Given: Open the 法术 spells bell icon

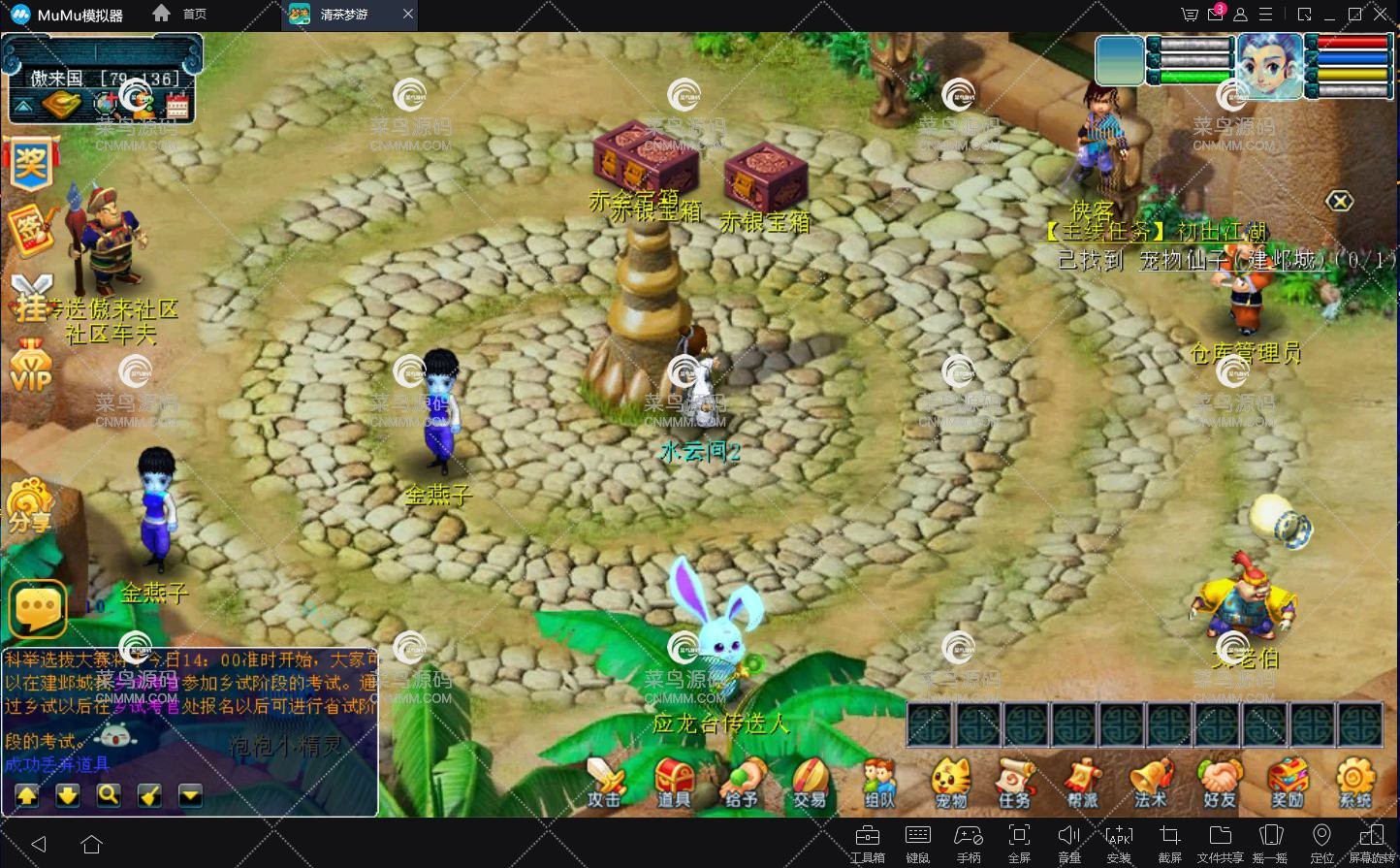Looking at the screenshot, I should click(x=1151, y=782).
